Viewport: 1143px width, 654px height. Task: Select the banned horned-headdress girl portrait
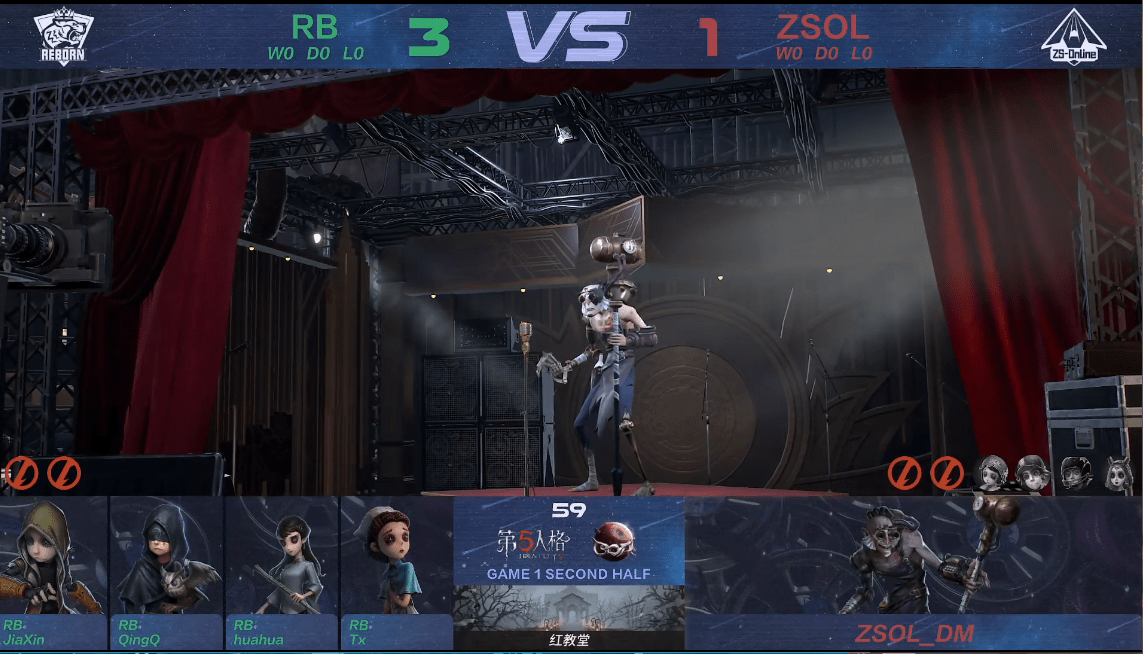pos(1118,472)
